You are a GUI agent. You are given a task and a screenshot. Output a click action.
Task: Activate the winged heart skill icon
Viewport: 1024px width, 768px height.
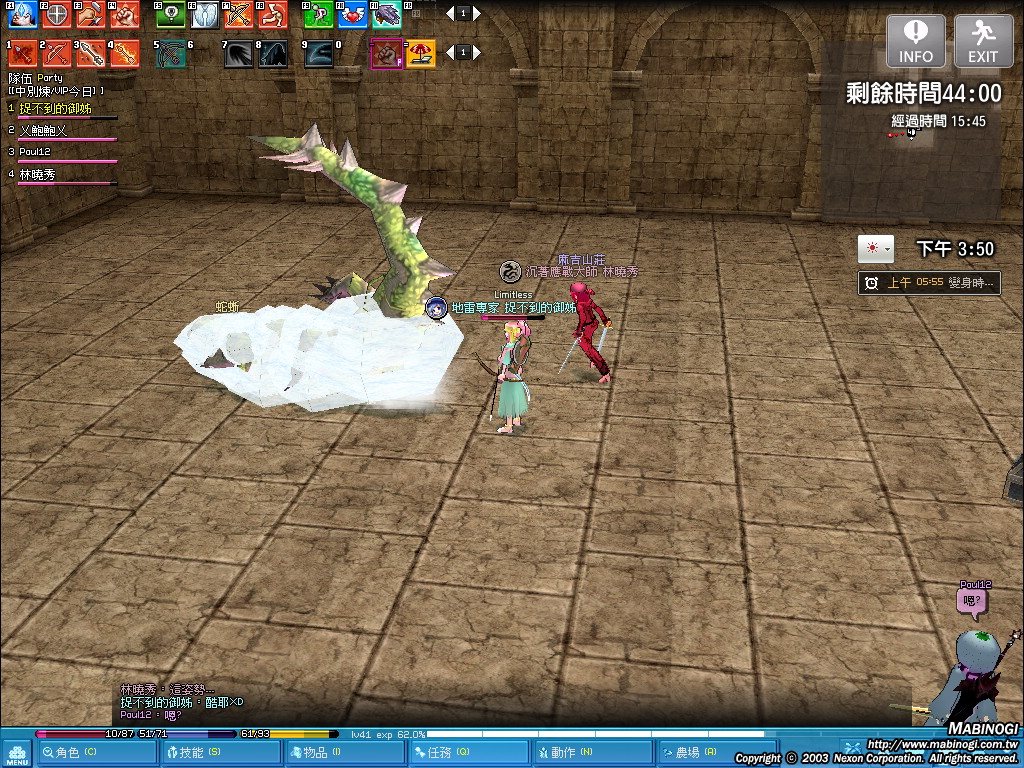tap(352, 15)
